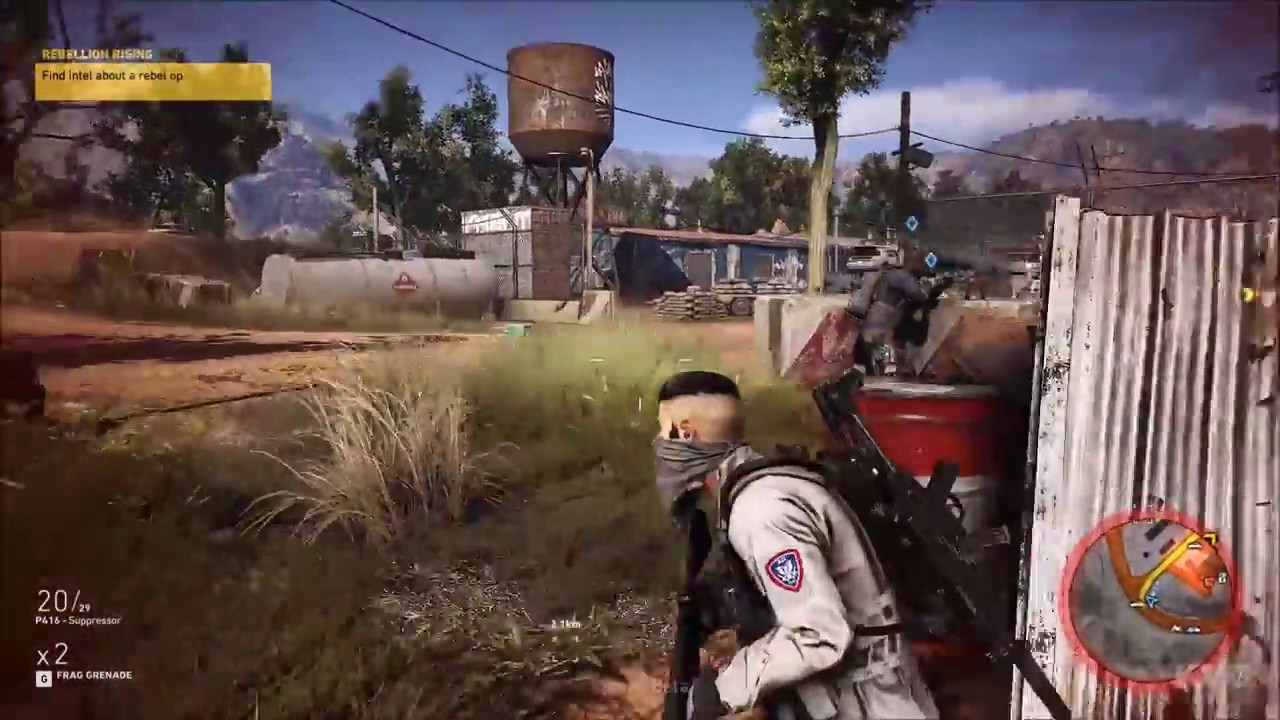Viewport: 1280px width, 720px height.
Task: Click the ammo counter showing 20/29
Action: tap(62, 600)
